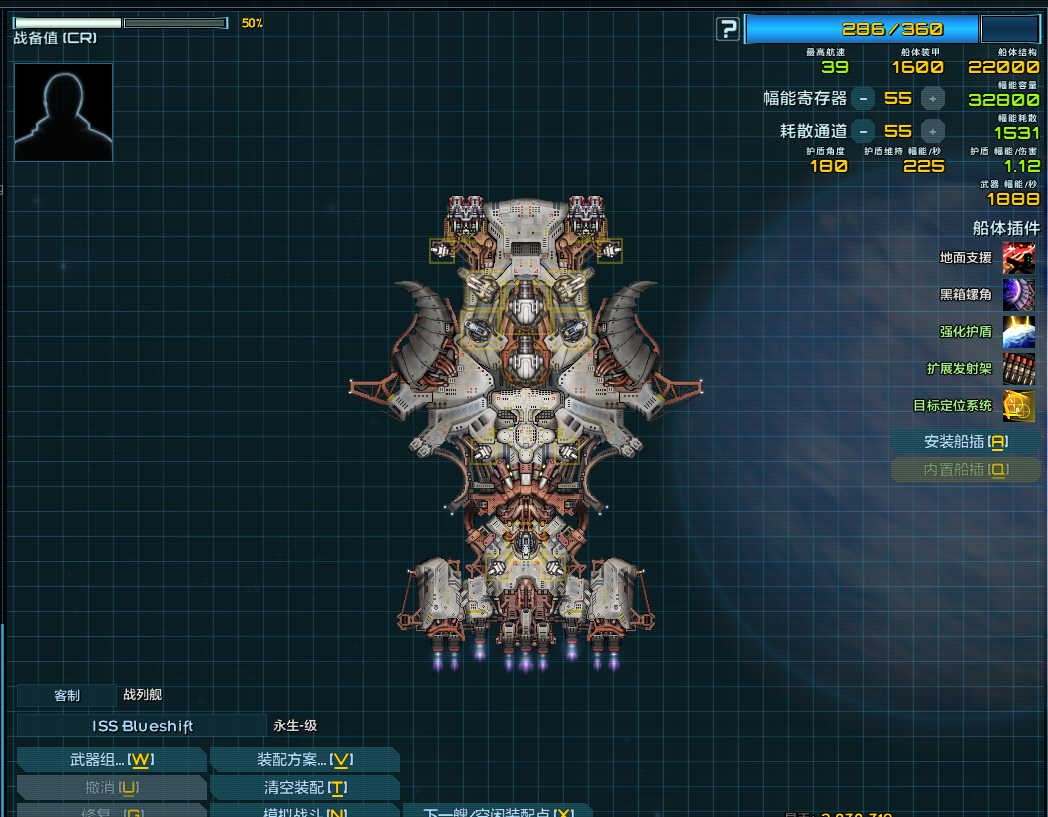Increase 幅能寄存器 capacitors with plus
This screenshot has width=1048, height=817.
click(x=932, y=98)
